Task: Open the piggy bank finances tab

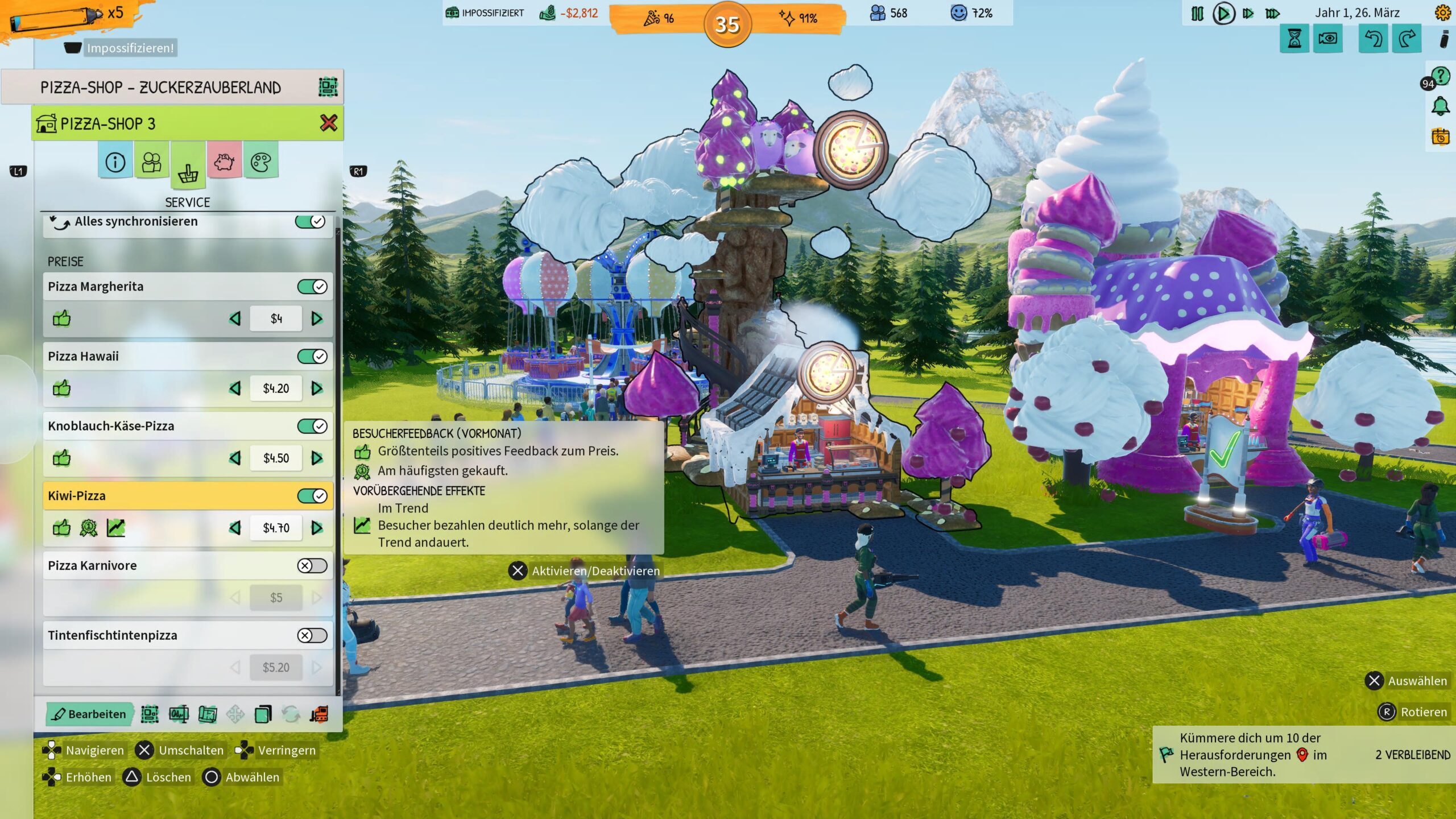Action: [x=224, y=163]
